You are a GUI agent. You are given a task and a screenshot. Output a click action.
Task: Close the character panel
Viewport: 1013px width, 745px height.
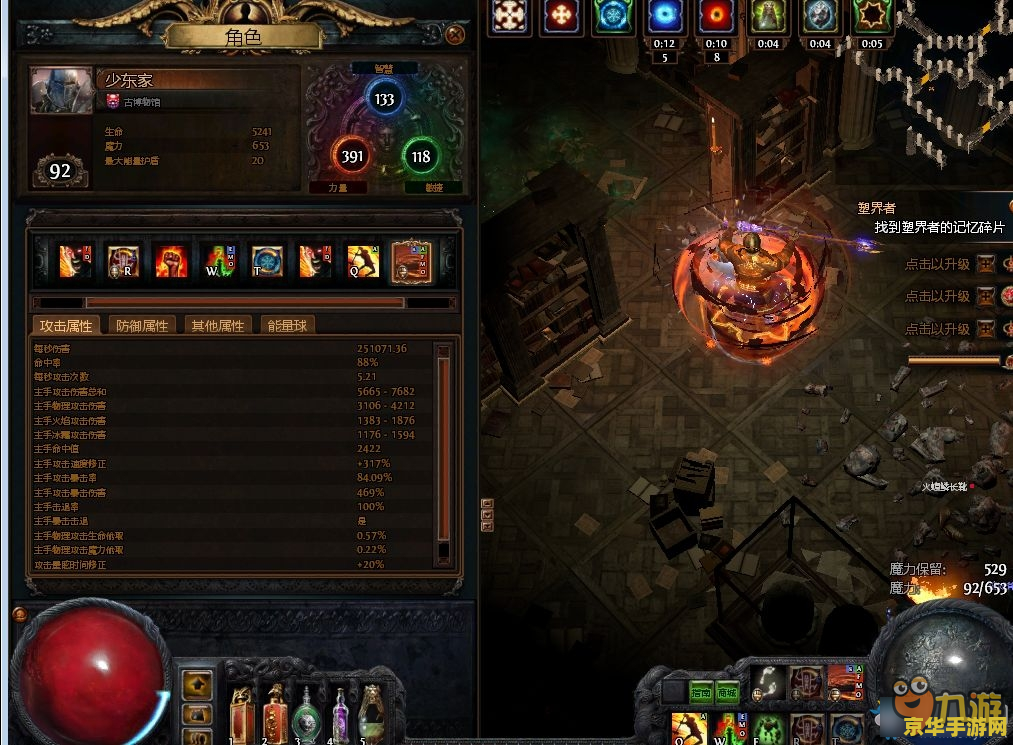point(455,35)
